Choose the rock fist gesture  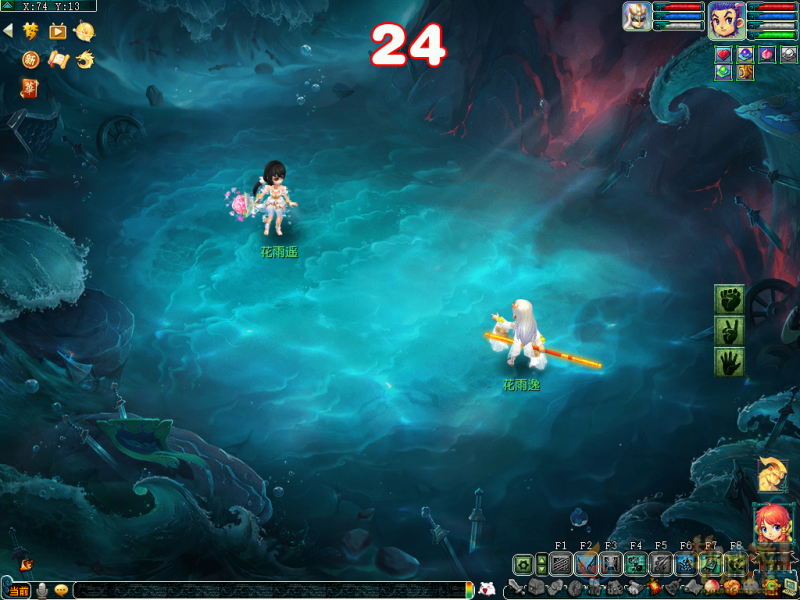click(729, 299)
